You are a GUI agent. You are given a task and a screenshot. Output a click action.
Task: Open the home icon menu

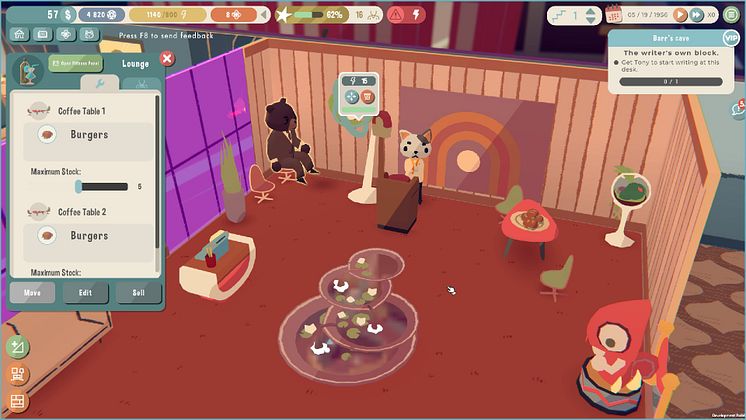[x=19, y=33]
